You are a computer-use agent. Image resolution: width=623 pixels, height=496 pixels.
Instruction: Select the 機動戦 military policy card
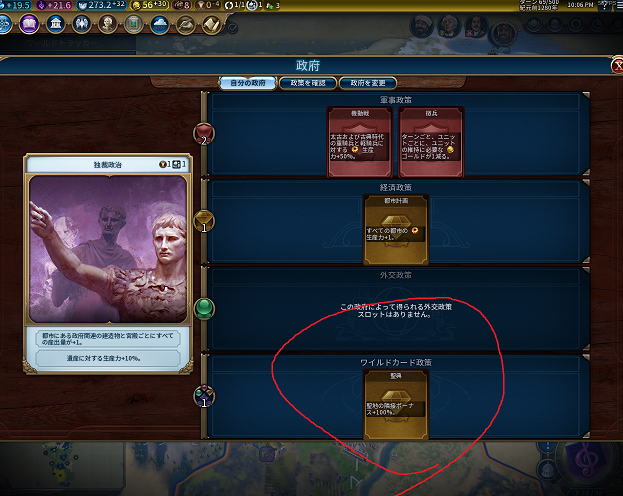click(x=358, y=140)
